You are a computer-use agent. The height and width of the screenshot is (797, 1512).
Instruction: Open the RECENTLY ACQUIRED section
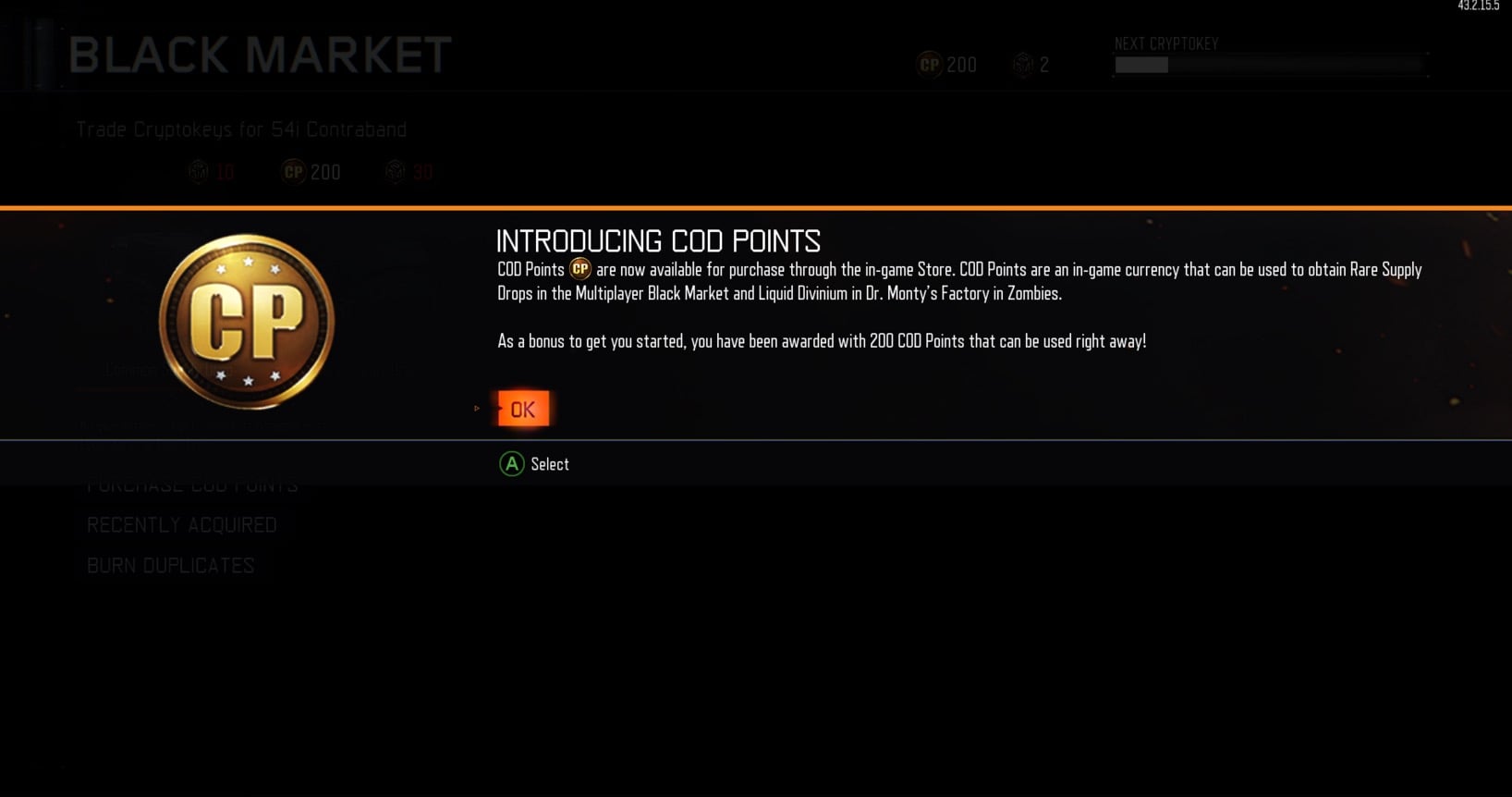pyautogui.click(x=182, y=524)
